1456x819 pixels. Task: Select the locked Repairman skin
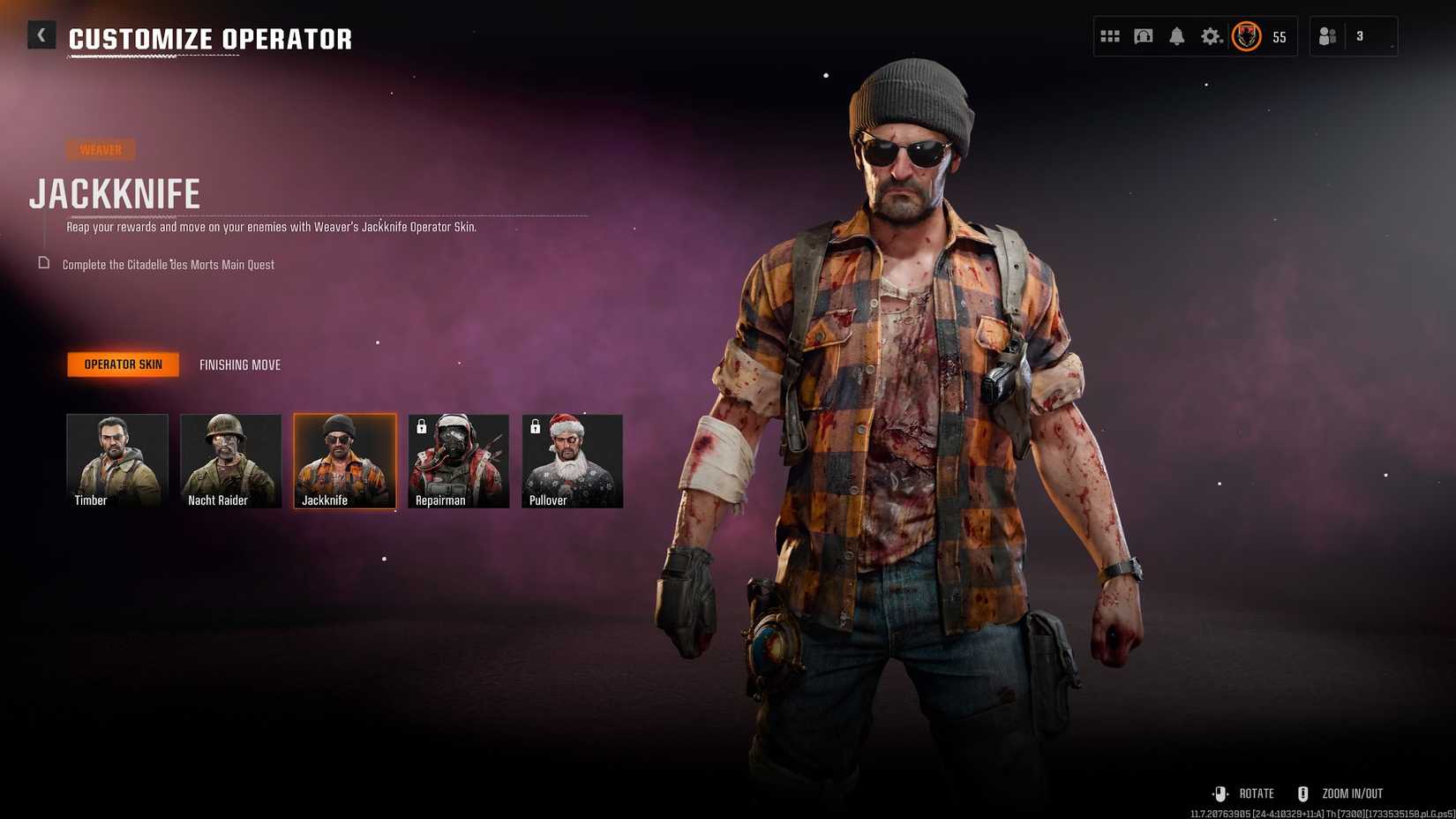(458, 460)
